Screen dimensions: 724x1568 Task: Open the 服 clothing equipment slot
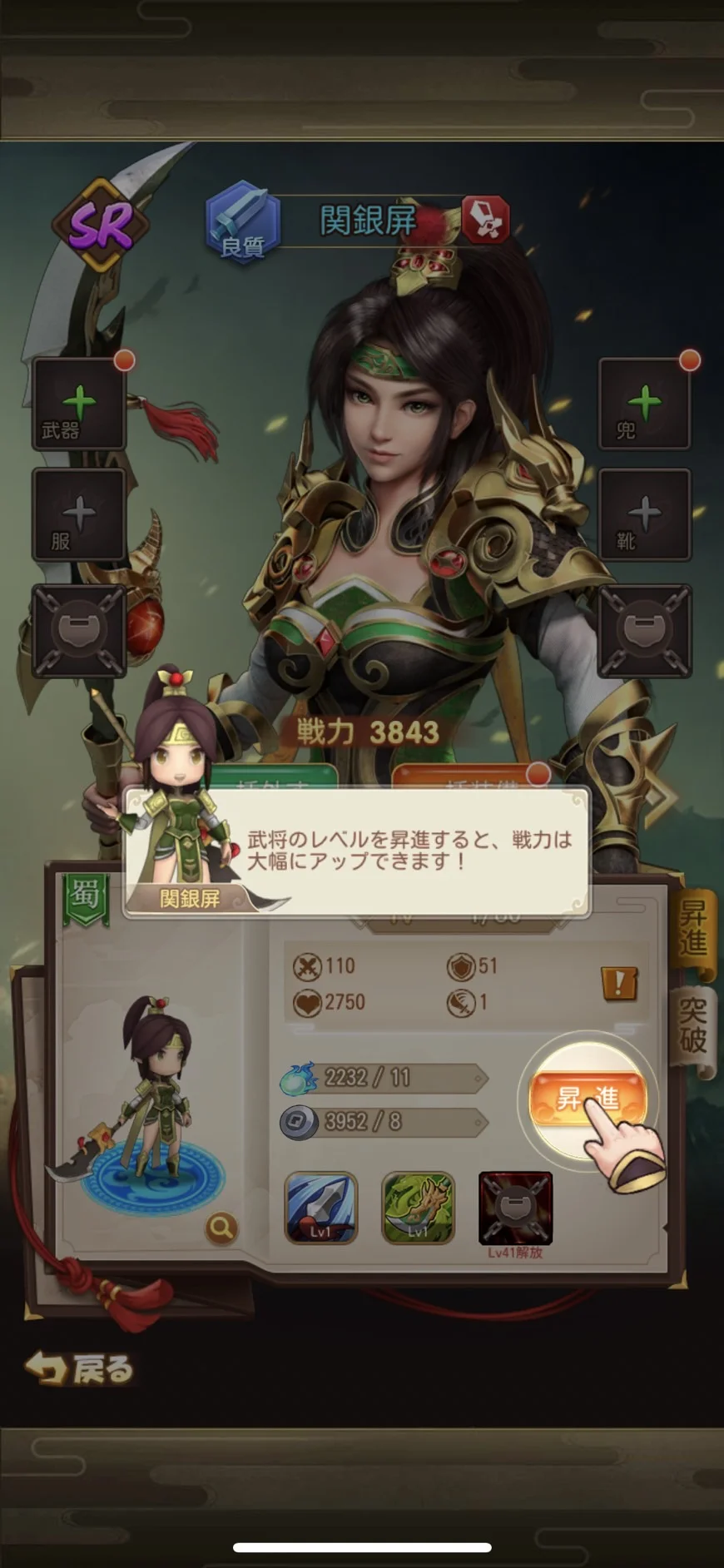point(79,514)
